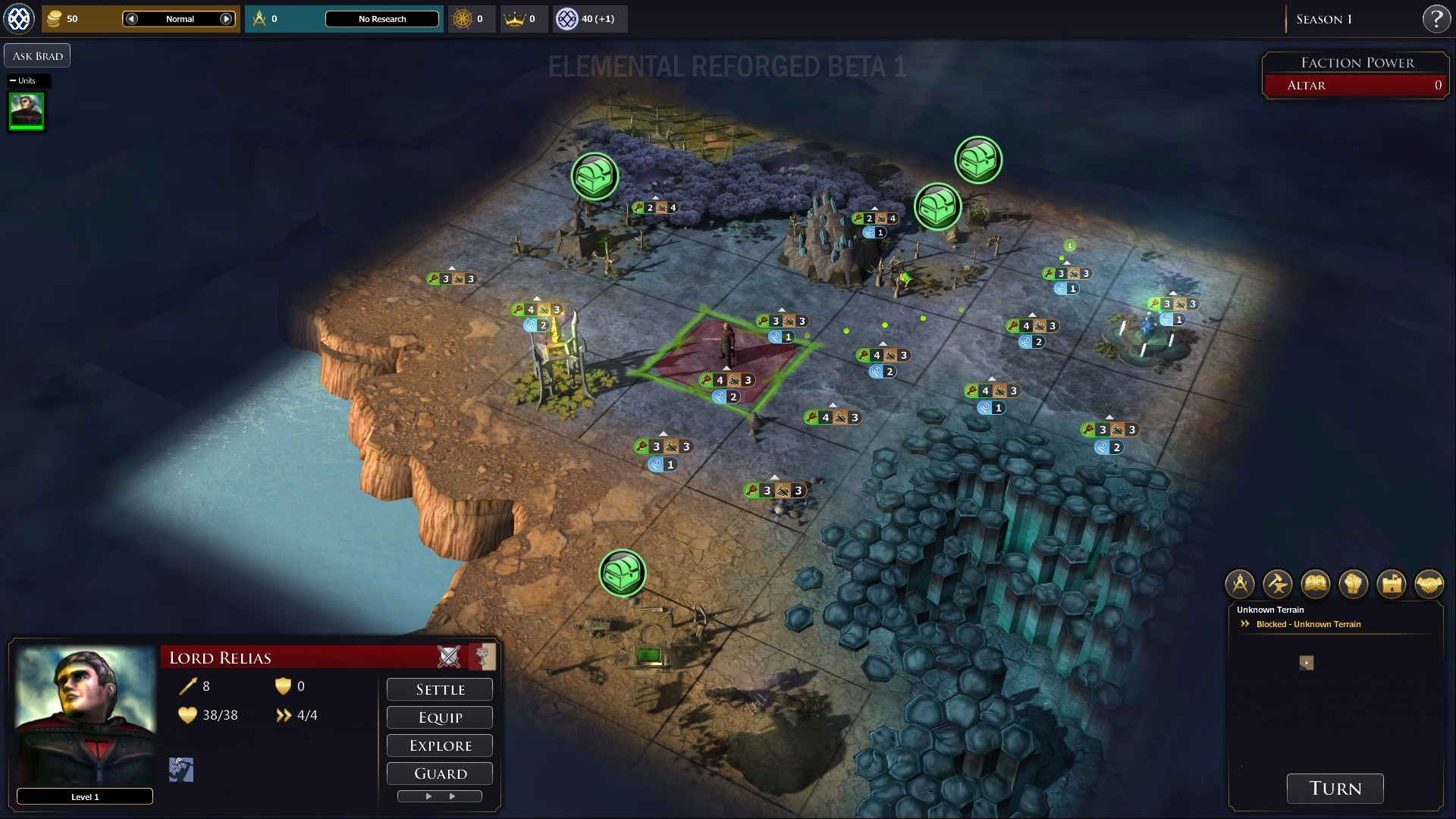Image resolution: width=1456 pixels, height=819 pixels.
Task: Click the minimap terrain square
Action: (1306, 663)
